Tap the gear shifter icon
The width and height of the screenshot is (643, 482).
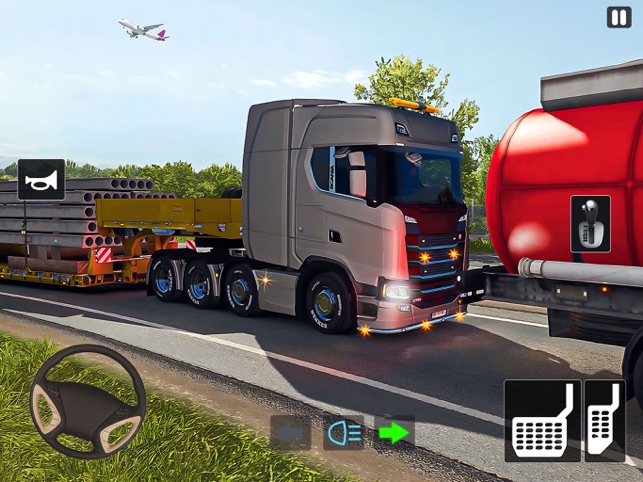click(590, 223)
